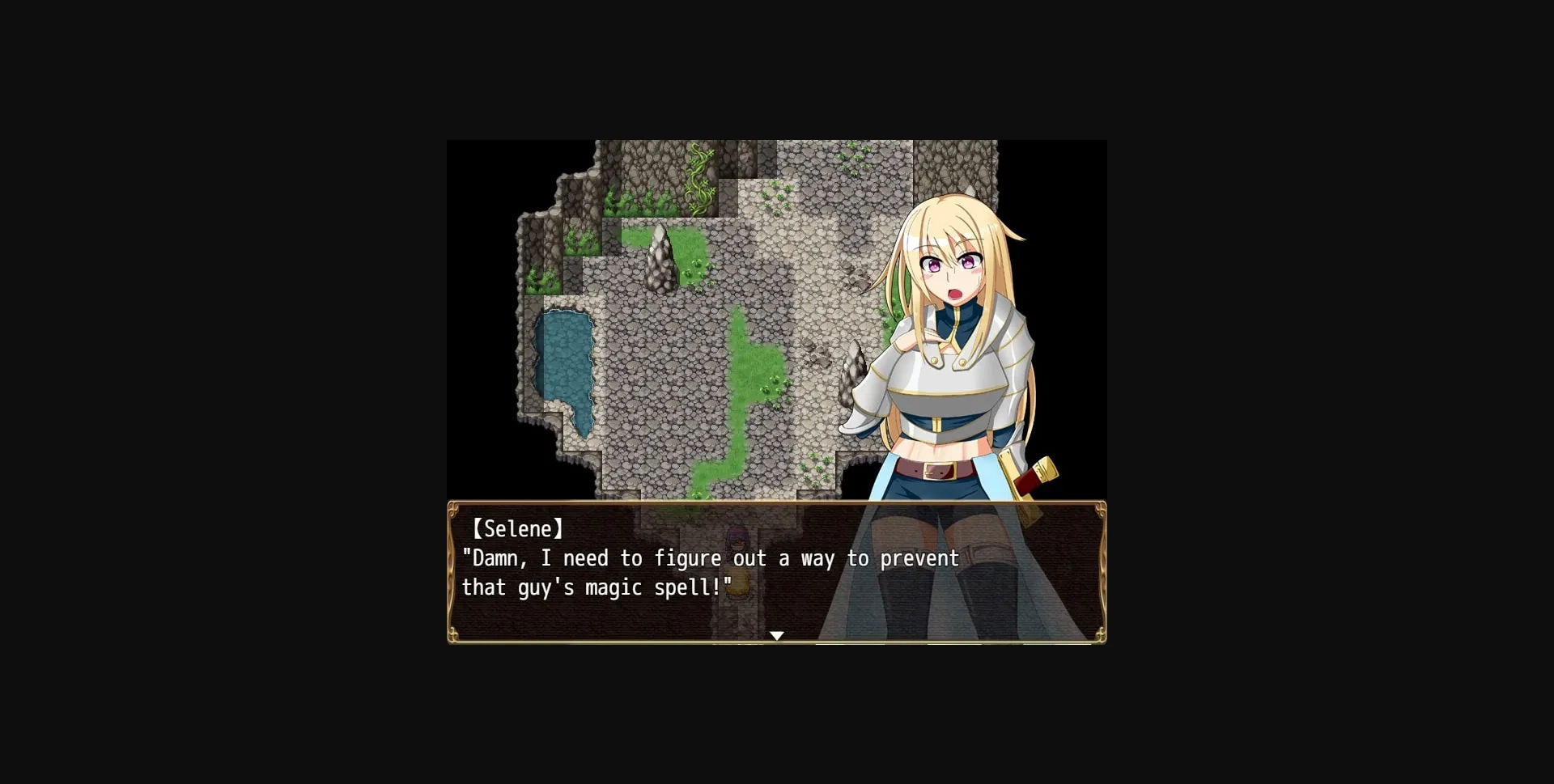Viewport: 1554px width, 784px height.
Task: Click the dialogue line starting with "Damn"
Action: [708, 558]
